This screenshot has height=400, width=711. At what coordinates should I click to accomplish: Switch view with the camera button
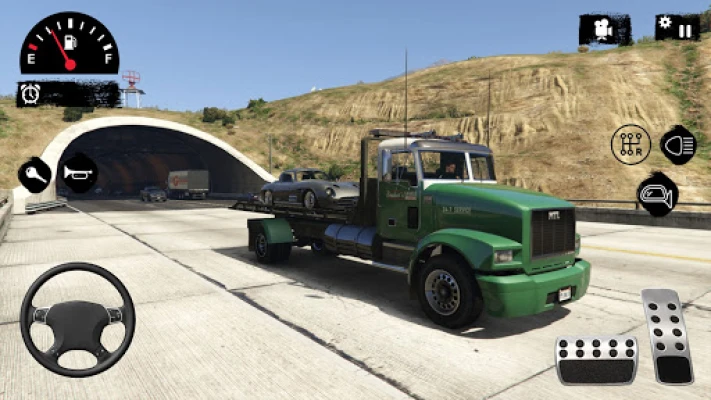coord(604,30)
